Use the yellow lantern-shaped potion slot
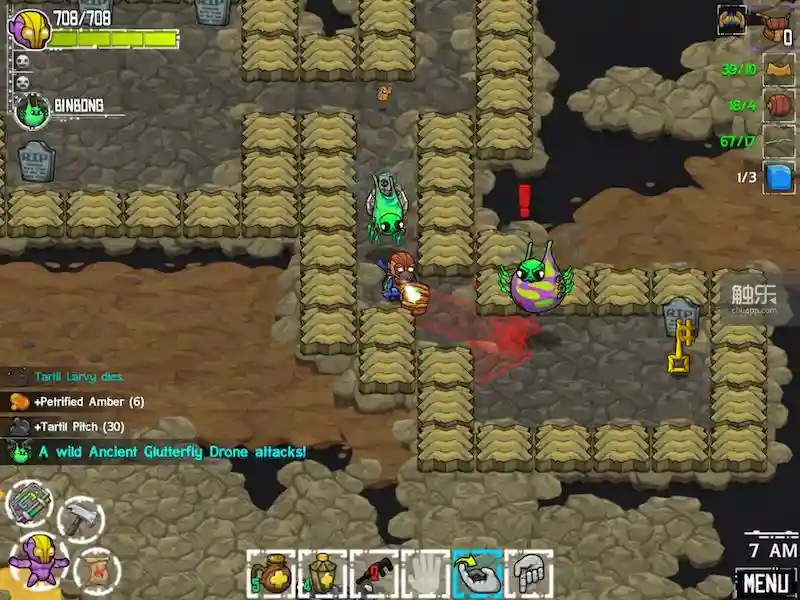800x600 pixels. coord(322,573)
